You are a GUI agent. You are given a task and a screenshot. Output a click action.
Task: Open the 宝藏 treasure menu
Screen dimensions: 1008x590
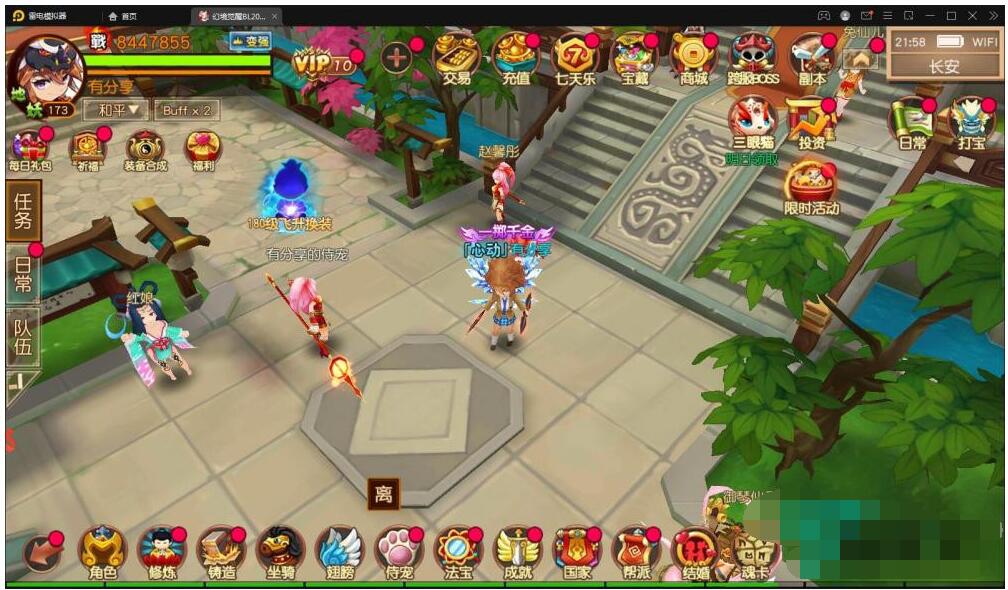click(634, 58)
